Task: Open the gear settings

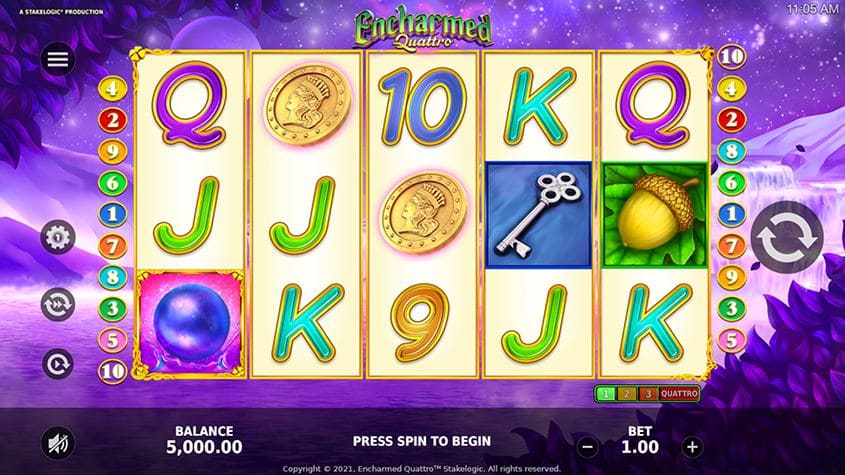Action: pos(58,238)
